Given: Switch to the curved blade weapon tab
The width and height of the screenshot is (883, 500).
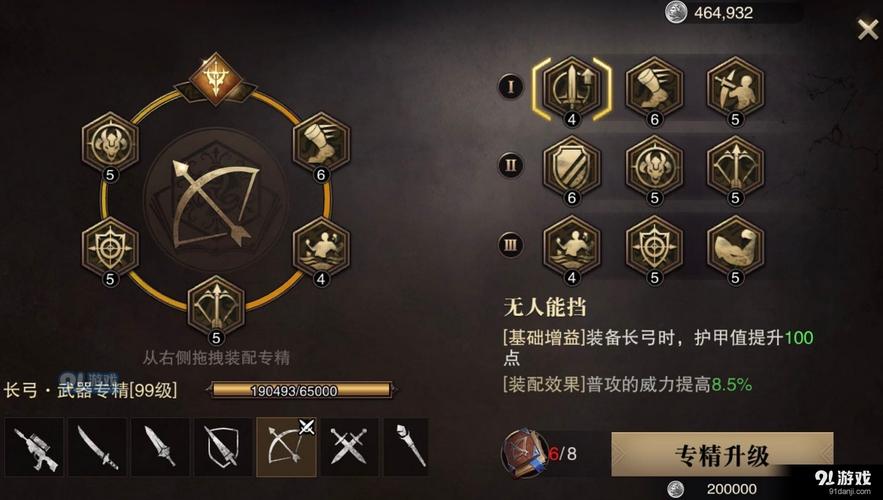Looking at the screenshot, I should tap(97, 446).
